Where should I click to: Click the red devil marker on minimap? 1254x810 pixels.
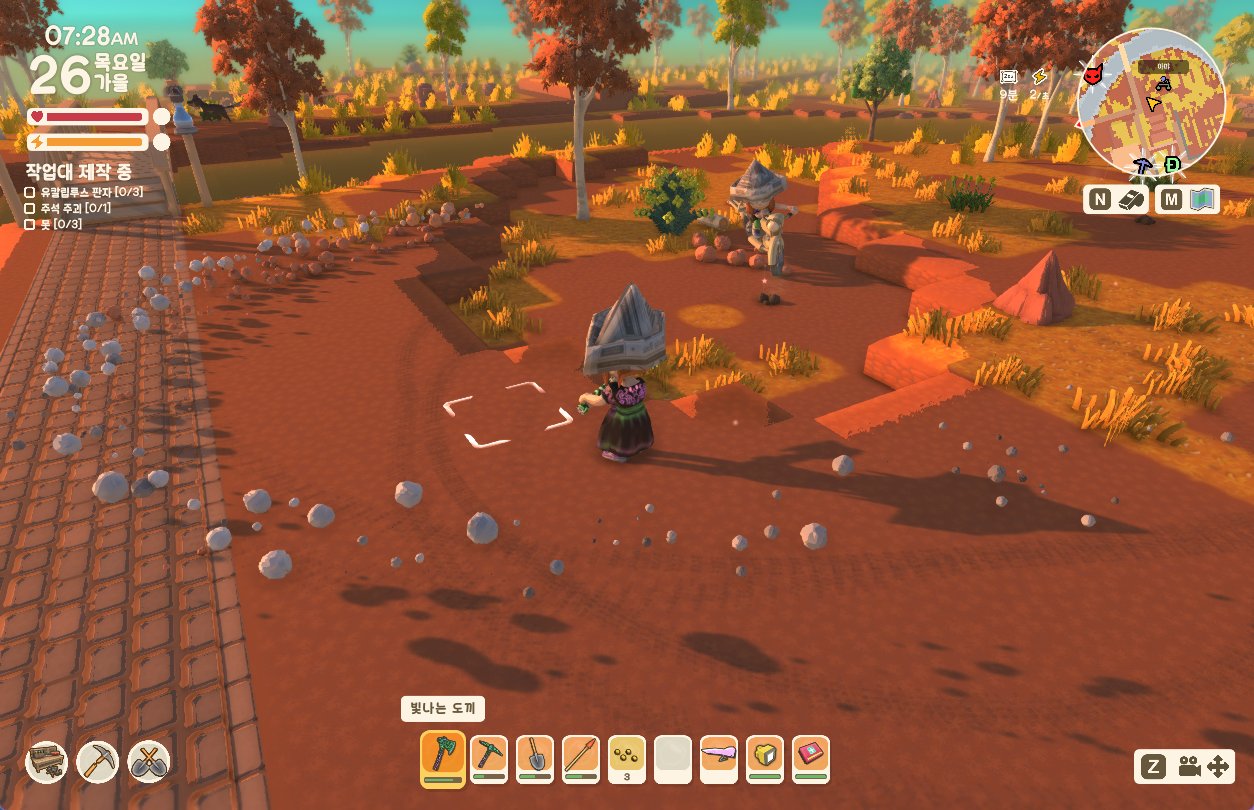tap(1092, 74)
